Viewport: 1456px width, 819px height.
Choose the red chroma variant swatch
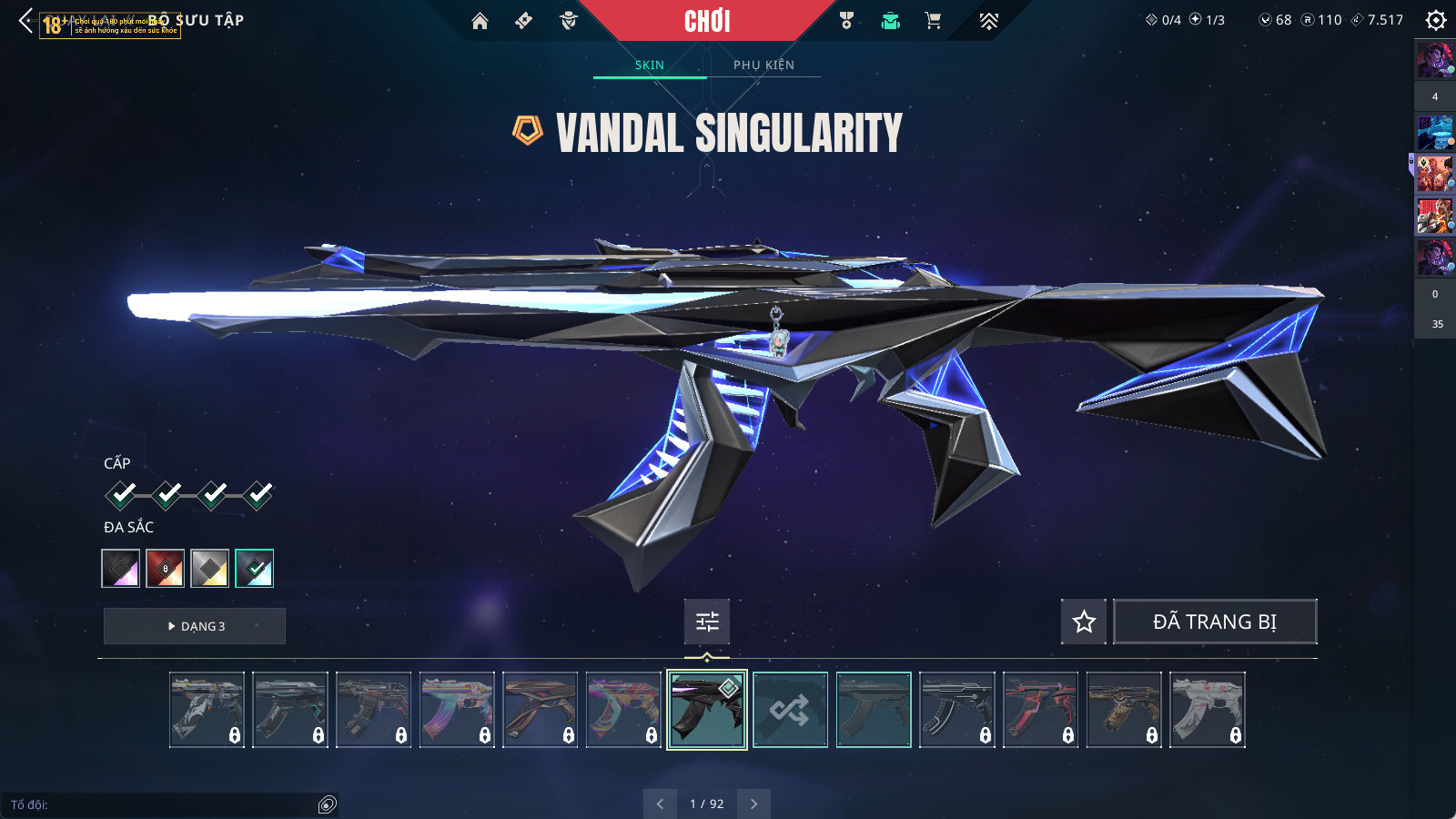(x=166, y=569)
